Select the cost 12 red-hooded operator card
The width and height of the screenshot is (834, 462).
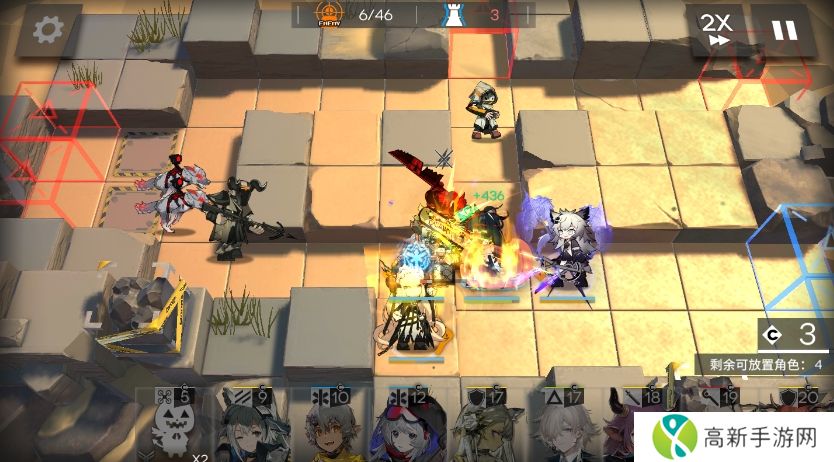[405, 427]
